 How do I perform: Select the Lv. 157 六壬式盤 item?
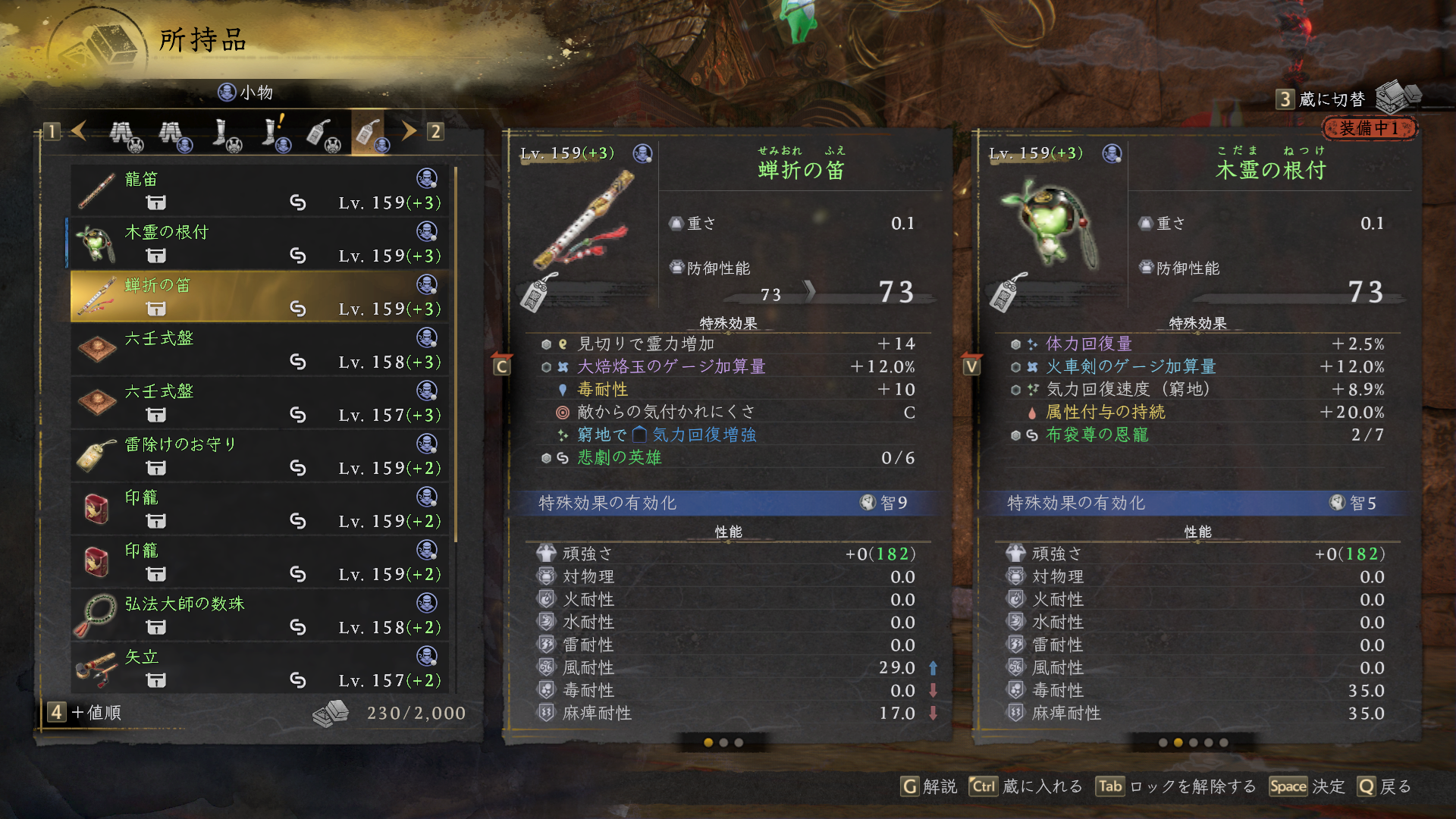259,403
